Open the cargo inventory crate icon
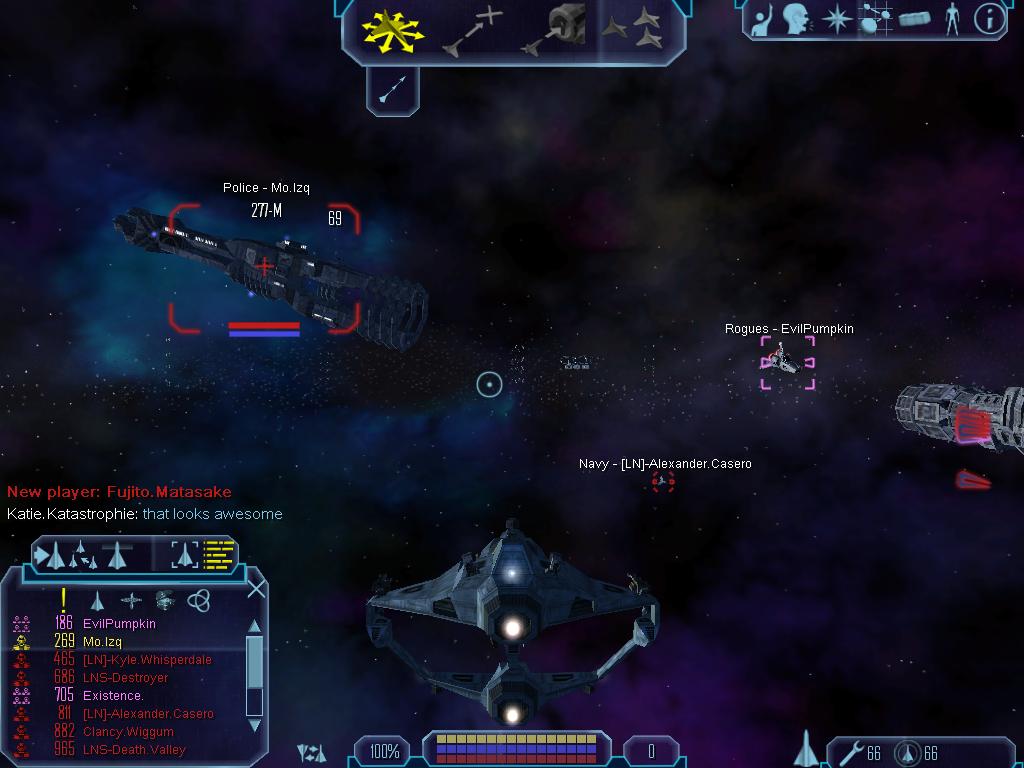 click(914, 19)
